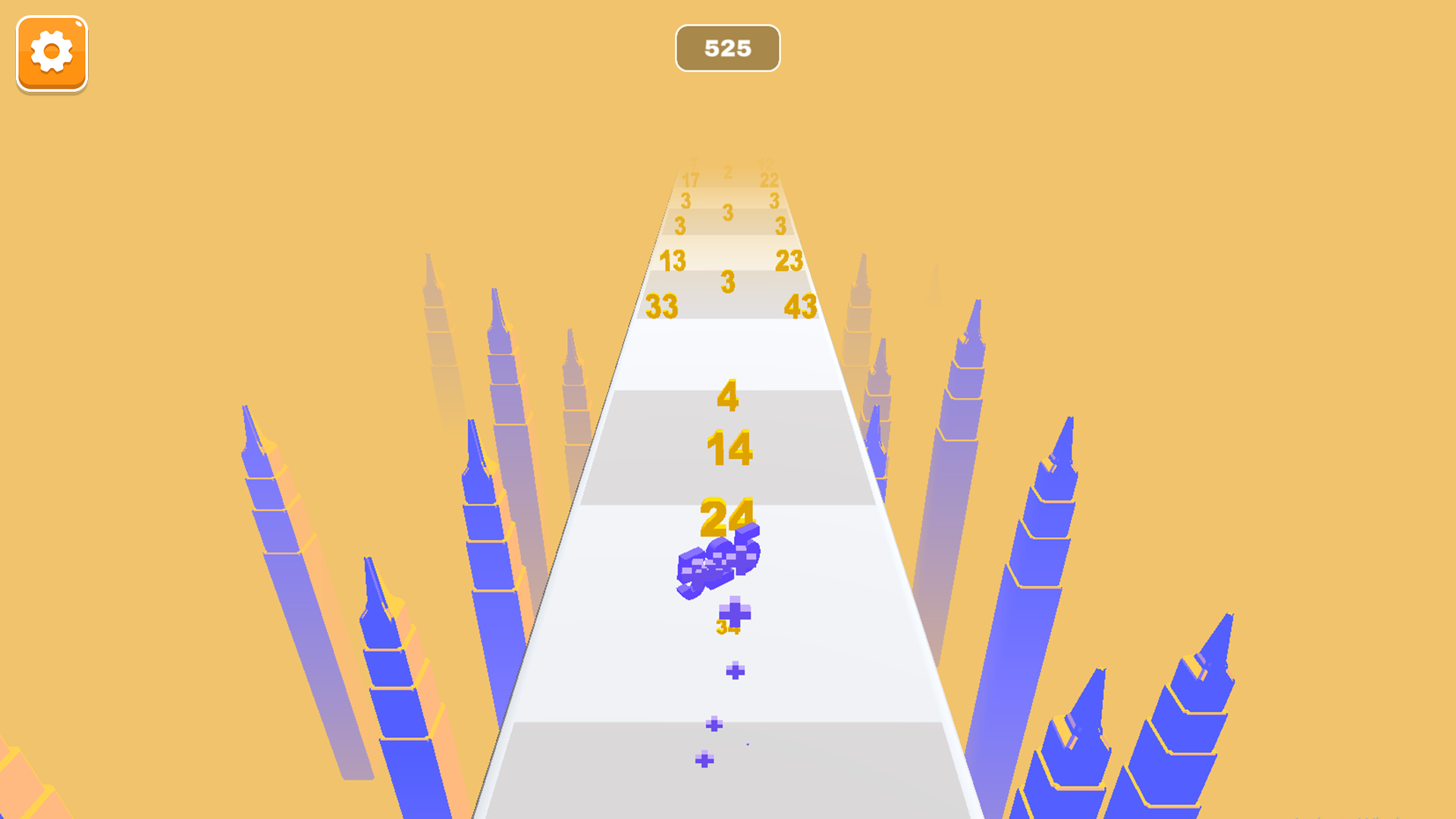Click the score badge showing 525

(726, 48)
